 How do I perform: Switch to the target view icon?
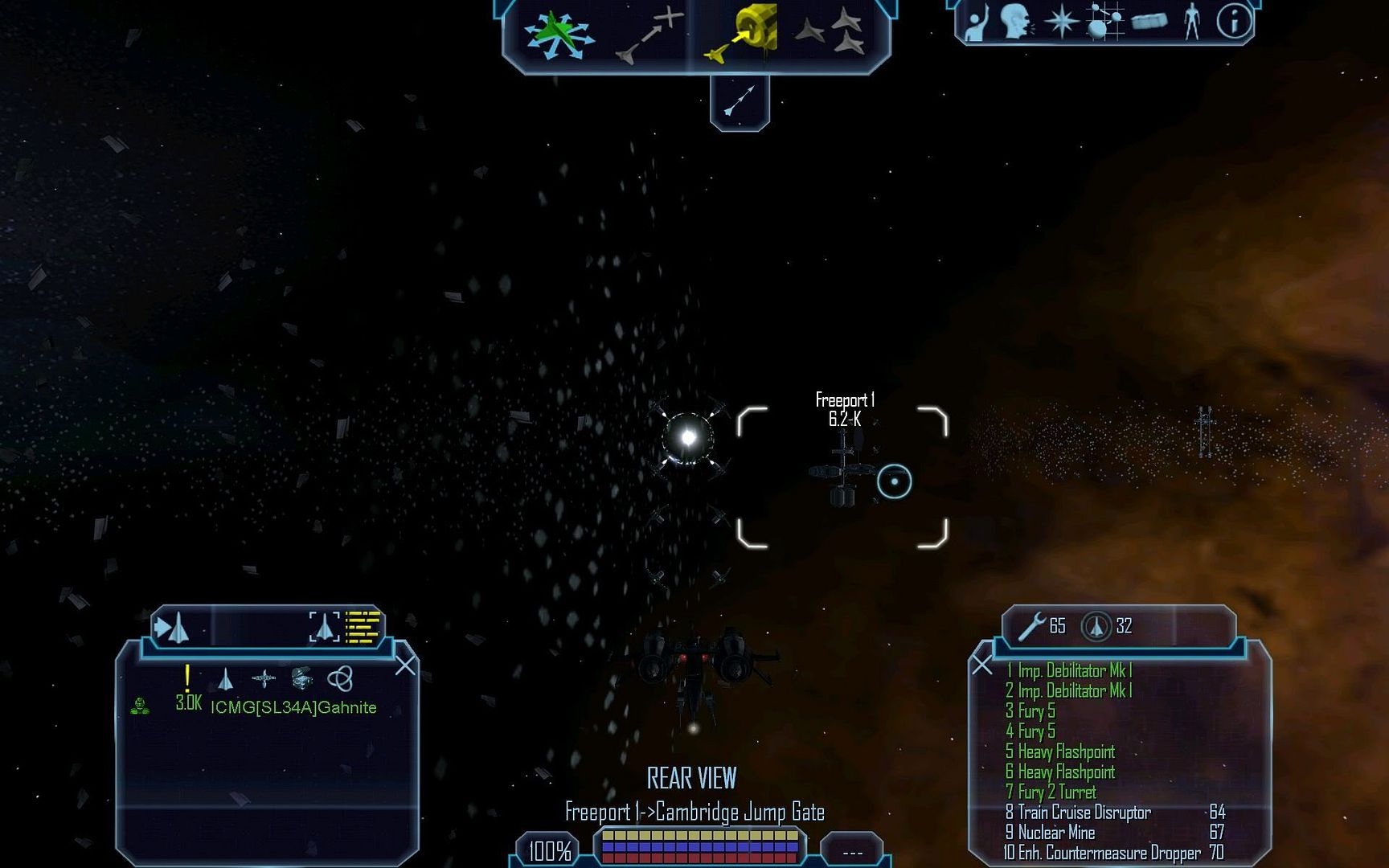tap(325, 627)
